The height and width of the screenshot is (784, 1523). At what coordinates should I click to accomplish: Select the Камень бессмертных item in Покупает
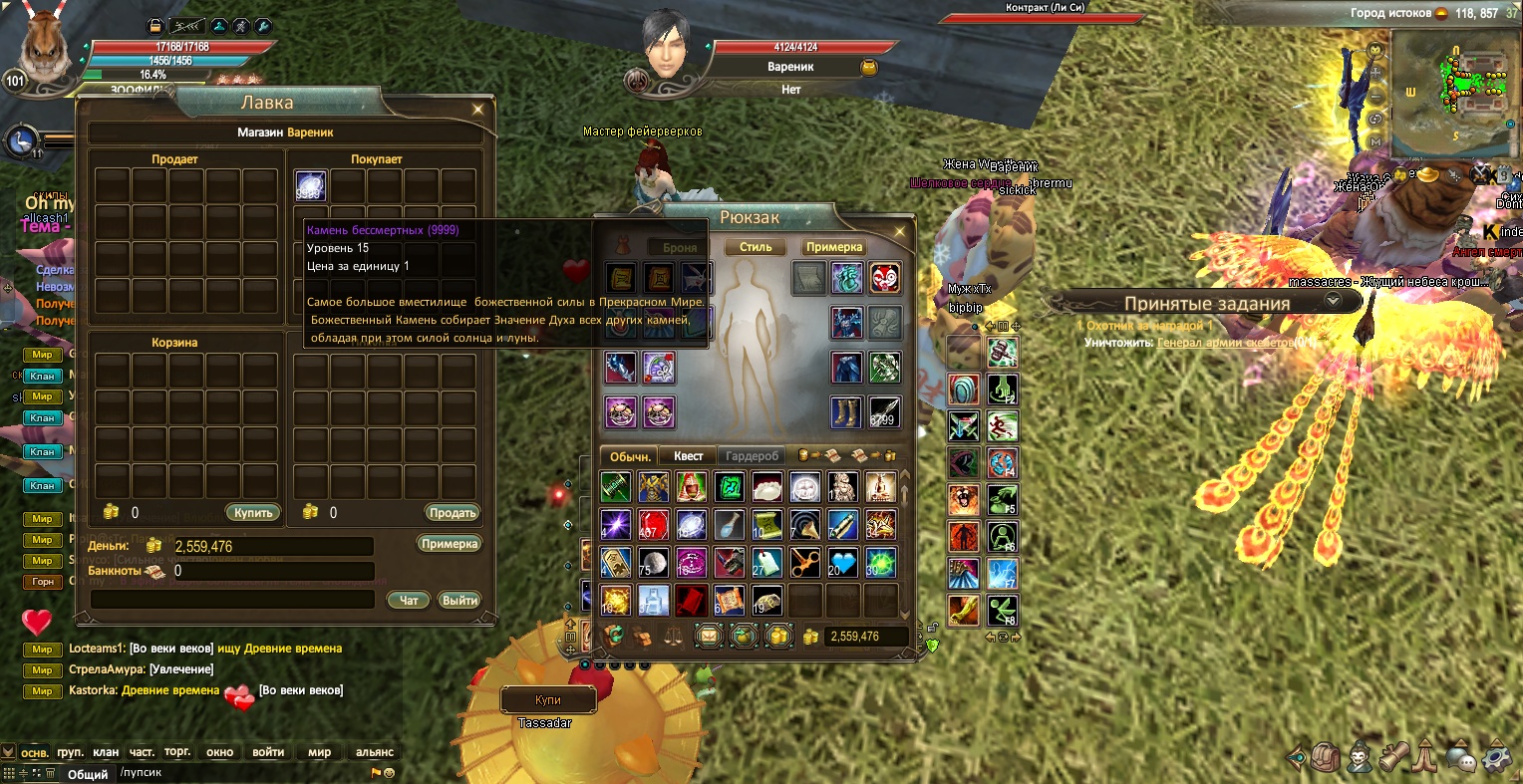311,186
